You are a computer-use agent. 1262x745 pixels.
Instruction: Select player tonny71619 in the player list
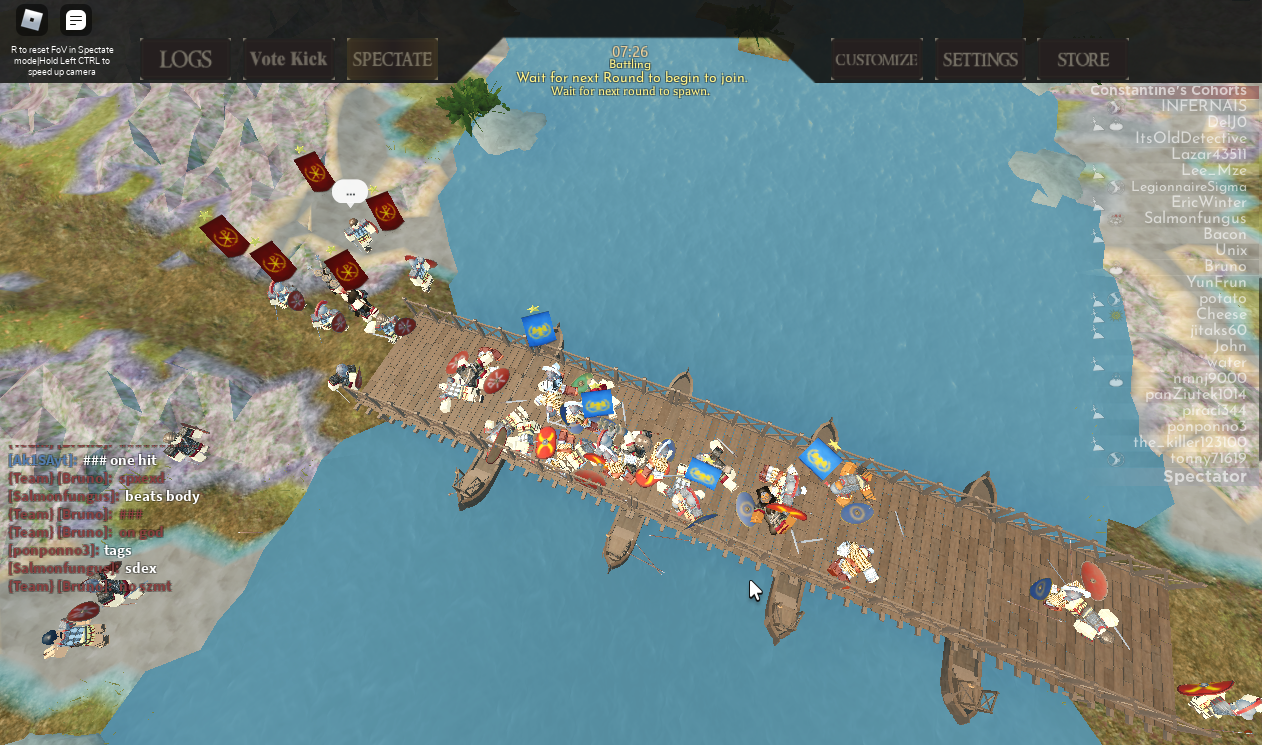(1208, 459)
